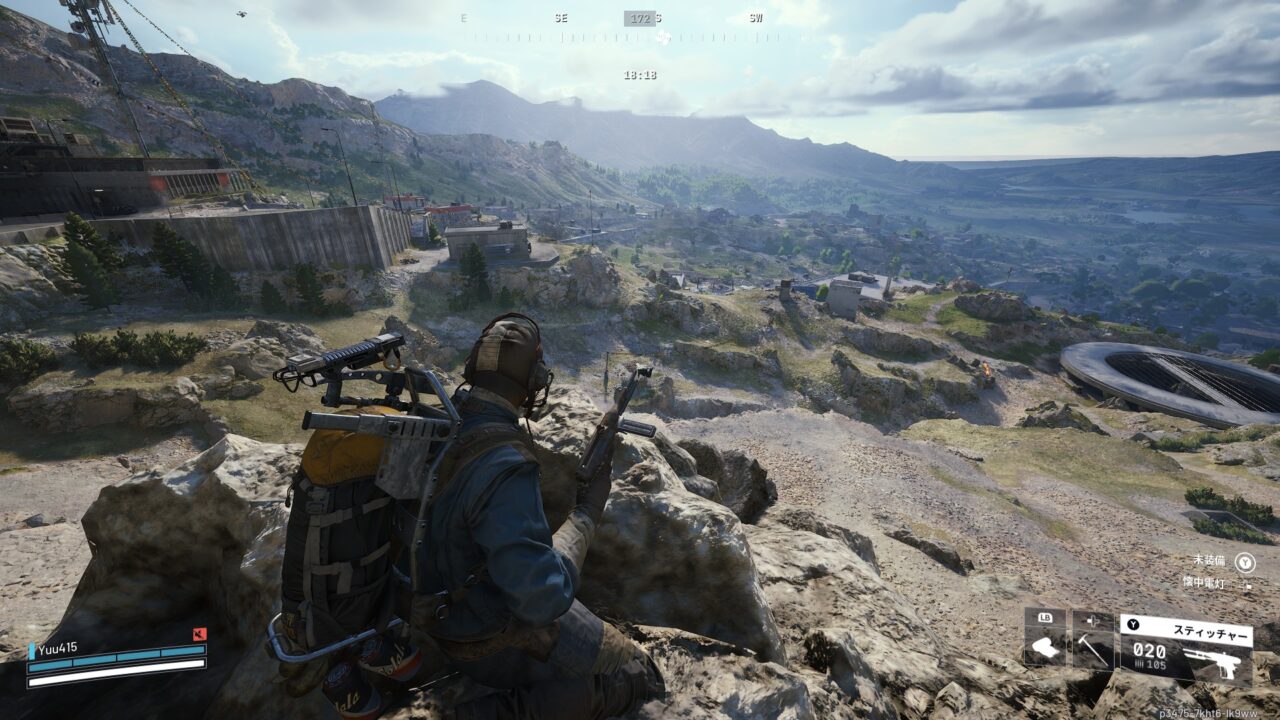Click the red status icon above the shield bar

200,633
